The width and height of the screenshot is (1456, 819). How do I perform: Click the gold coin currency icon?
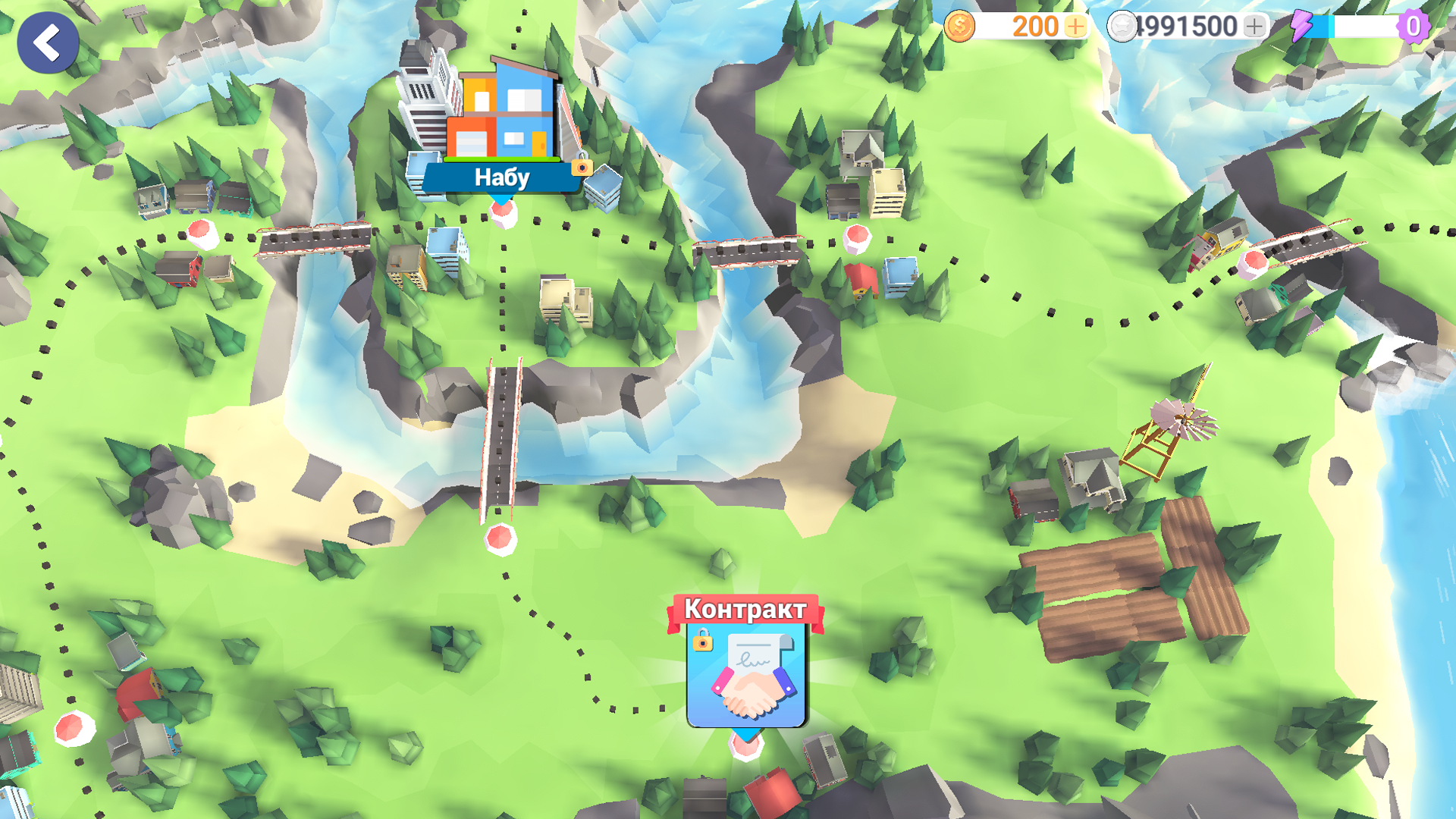click(x=960, y=25)
